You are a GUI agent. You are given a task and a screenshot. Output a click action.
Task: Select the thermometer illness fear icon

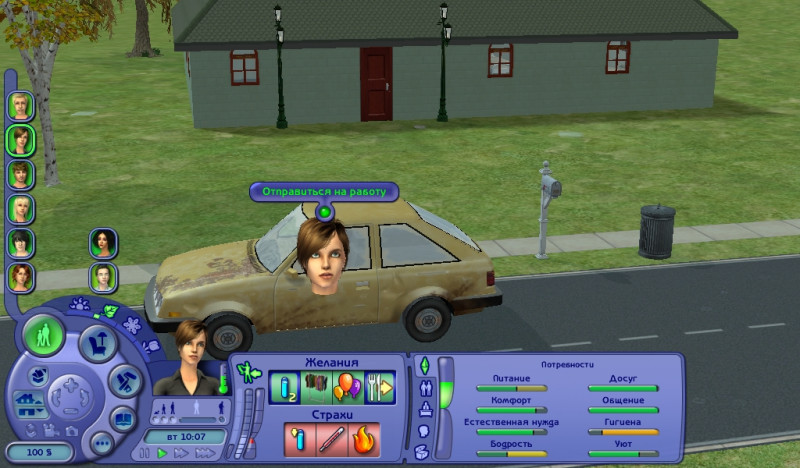(x=299, y=438)
